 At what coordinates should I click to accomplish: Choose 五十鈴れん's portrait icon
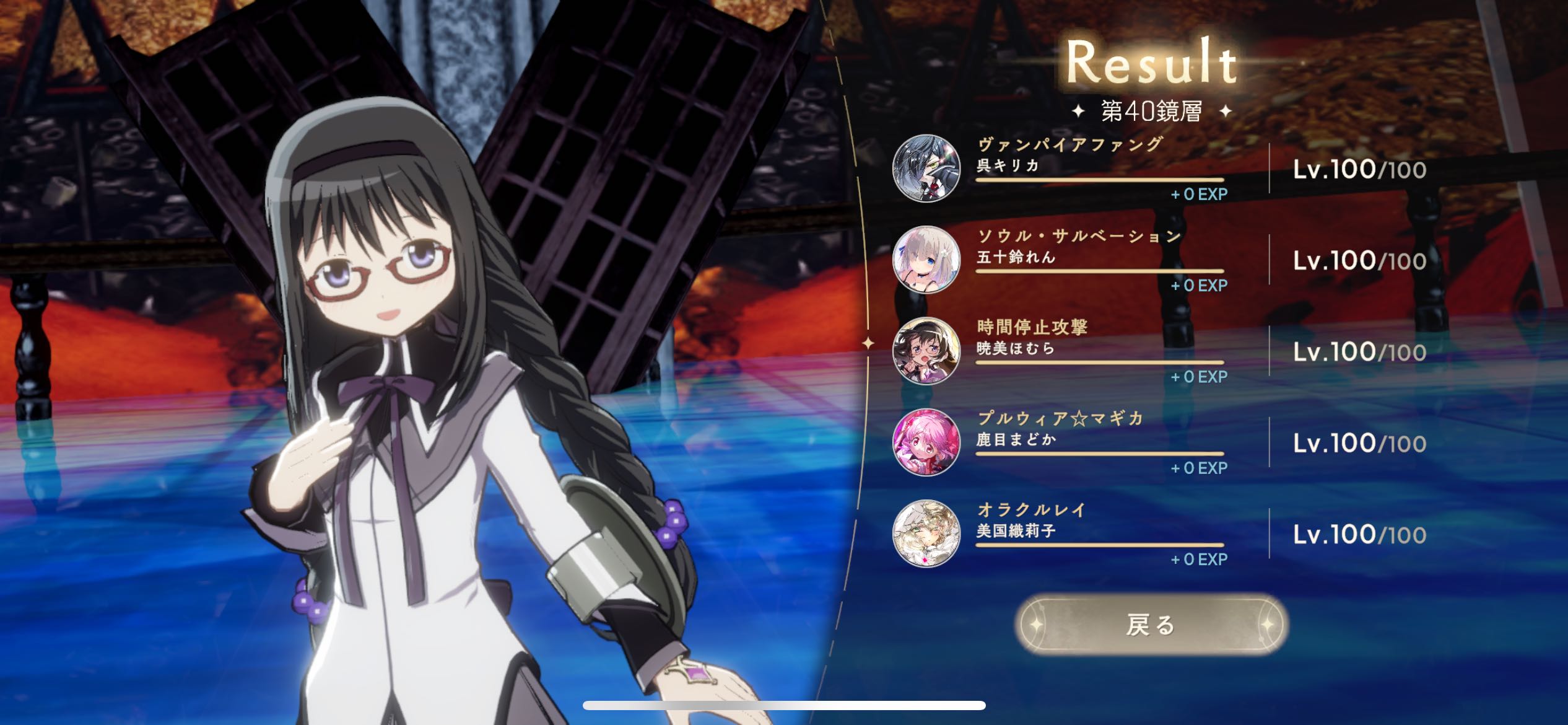pyautogui.click(x=926, y=260)
